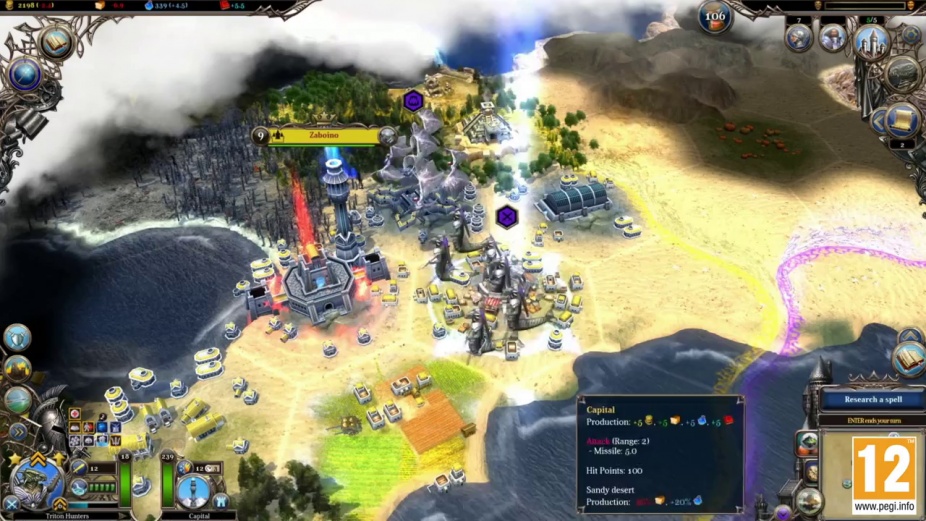Open the book icon at top left
This screenshot has height=521, width=926.
(x=56, y=42)
